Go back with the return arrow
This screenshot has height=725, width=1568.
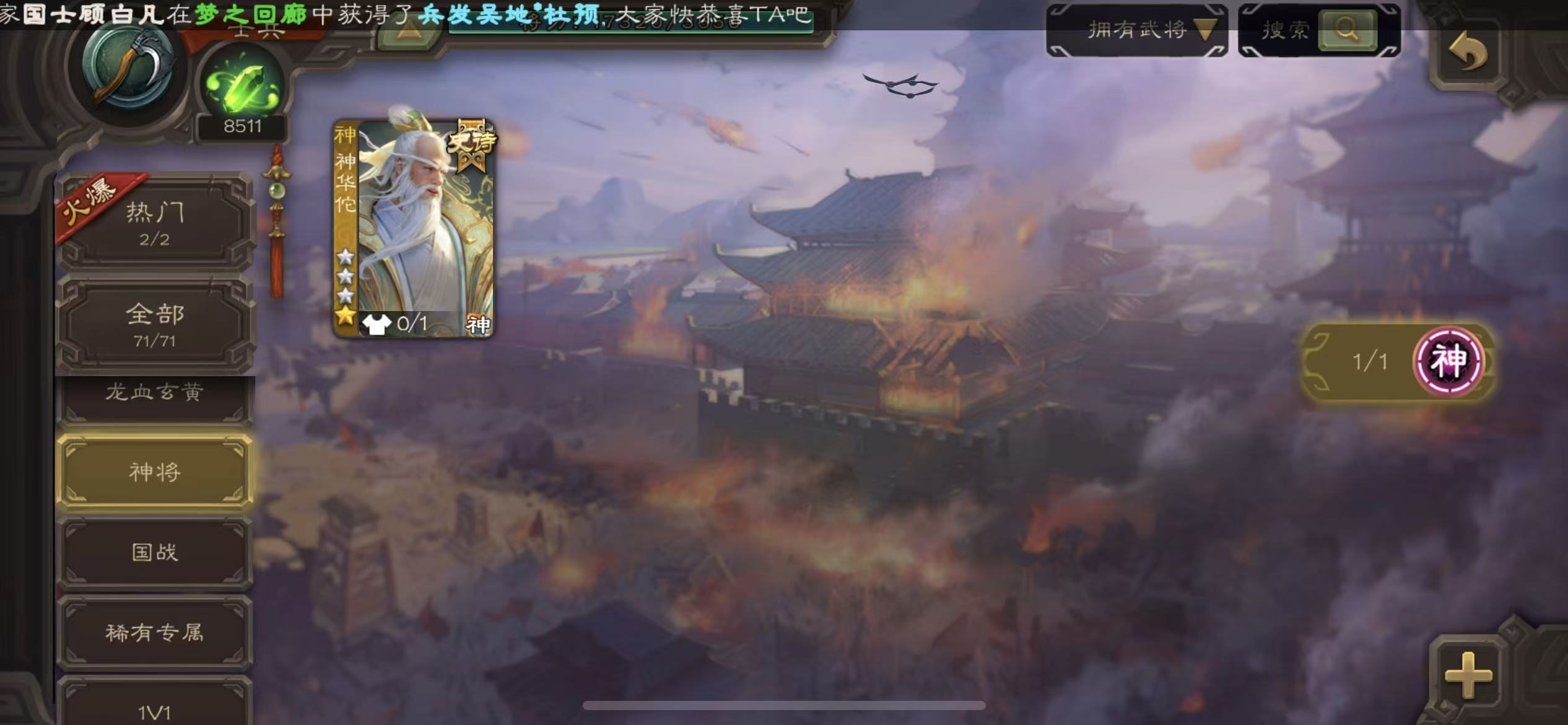pos(1468,53)
